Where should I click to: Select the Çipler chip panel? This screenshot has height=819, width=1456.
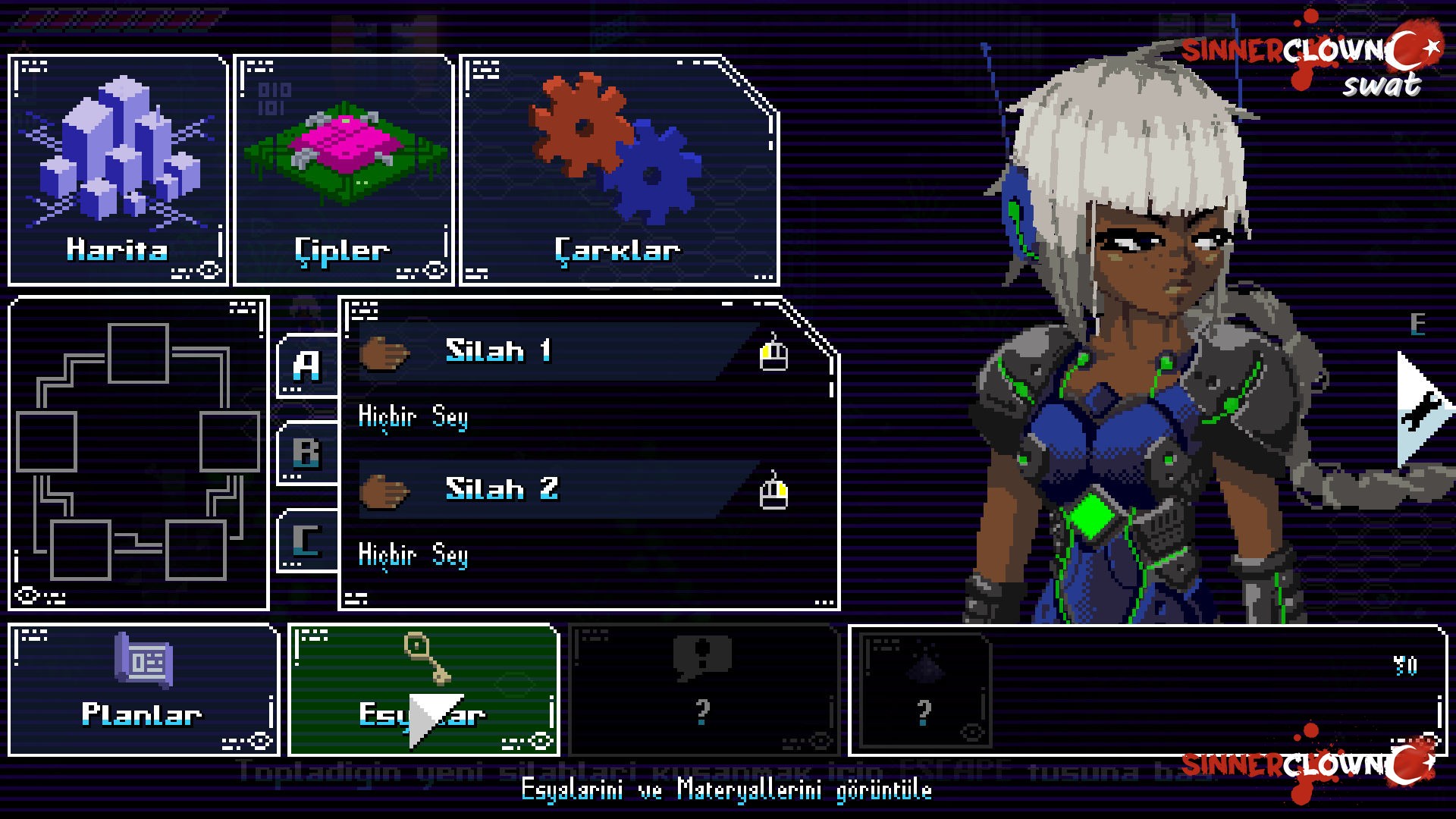(344, 170)
